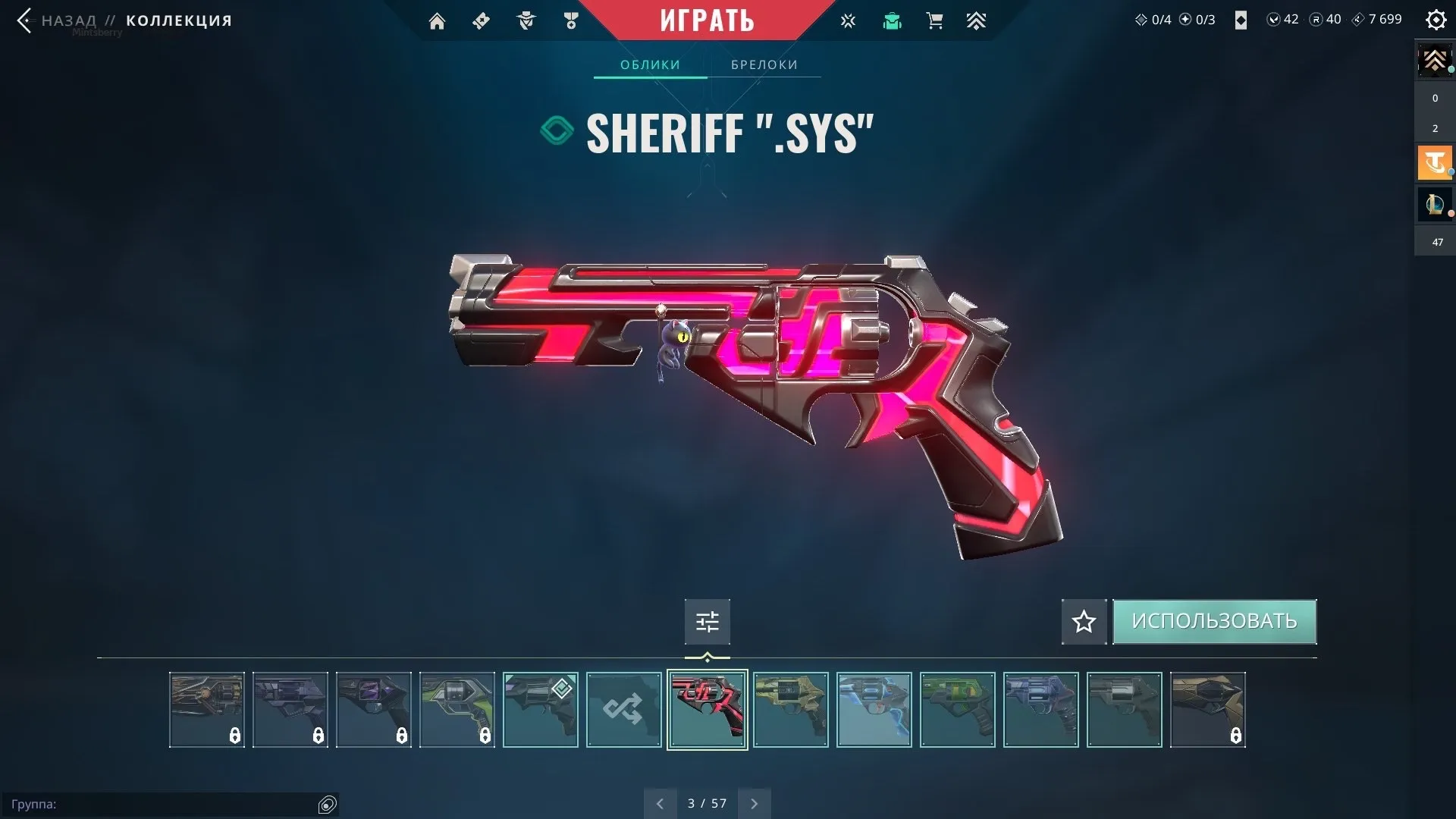Viewport: 1456px width, 819px height.
Task: Switch to the БРЕЛОКИ tab
Action: 764,64
